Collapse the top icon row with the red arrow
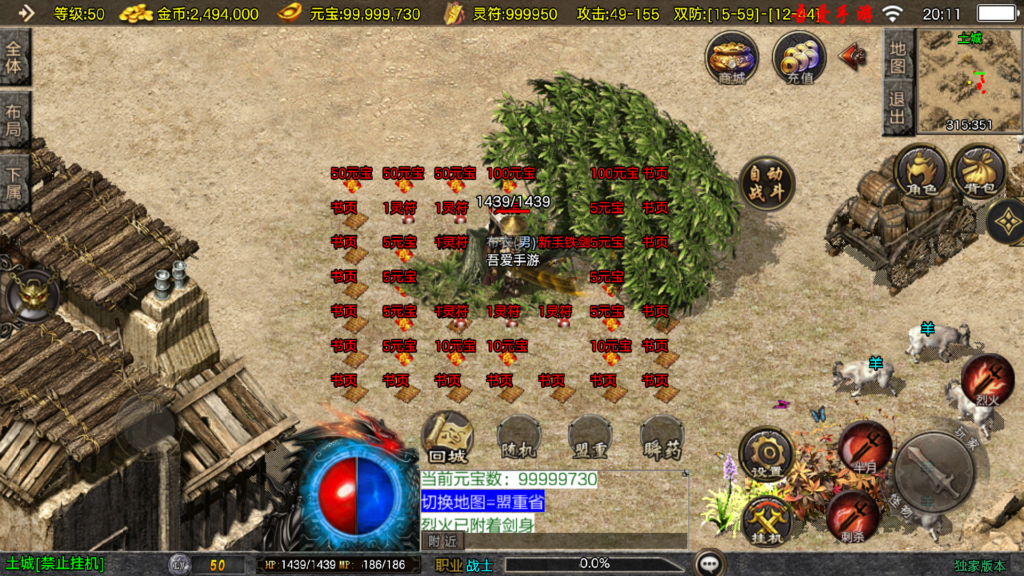This screenshot has width=1024, height=576. point(853,54)
